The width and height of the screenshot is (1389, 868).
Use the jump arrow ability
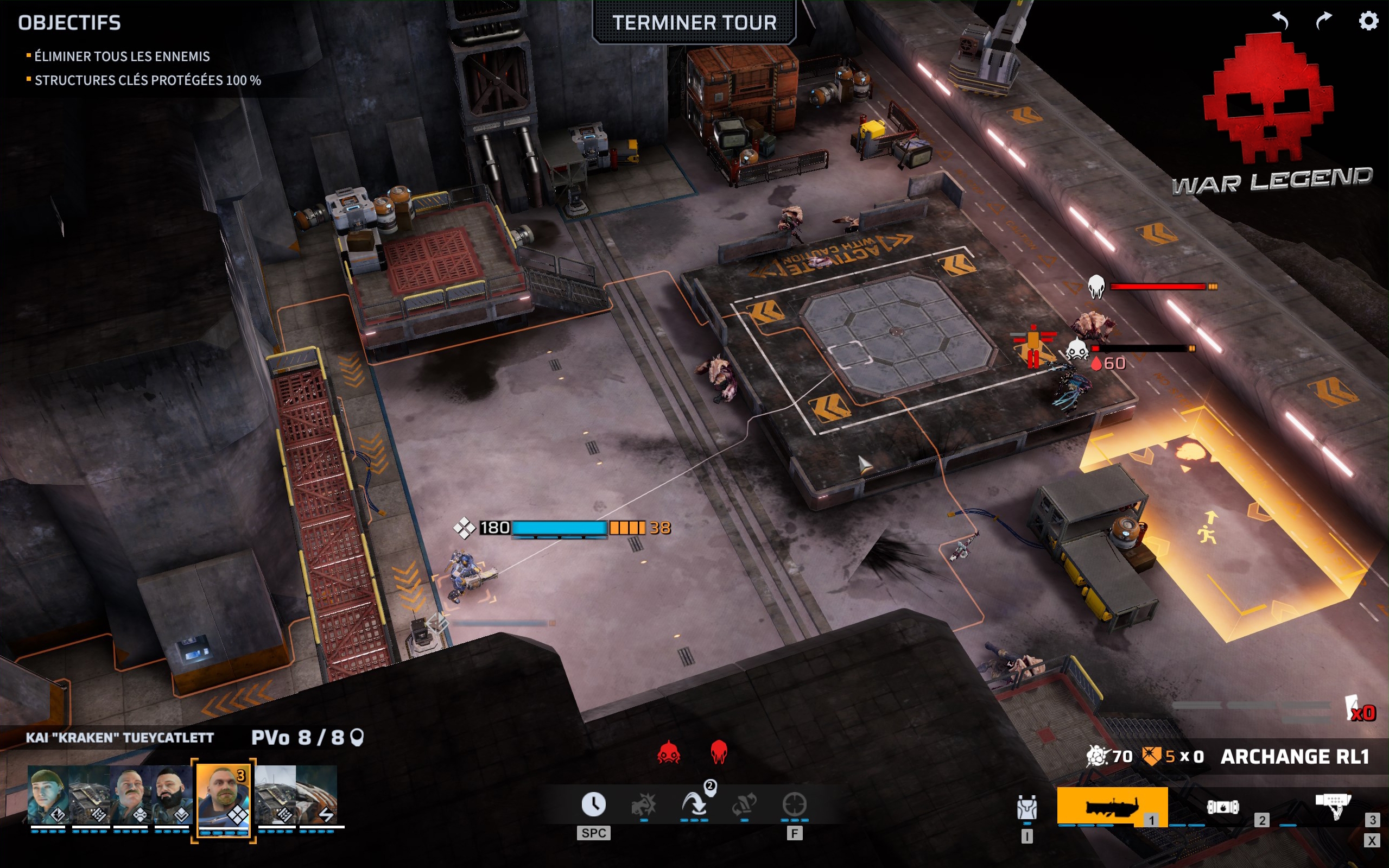click(695, 804)
